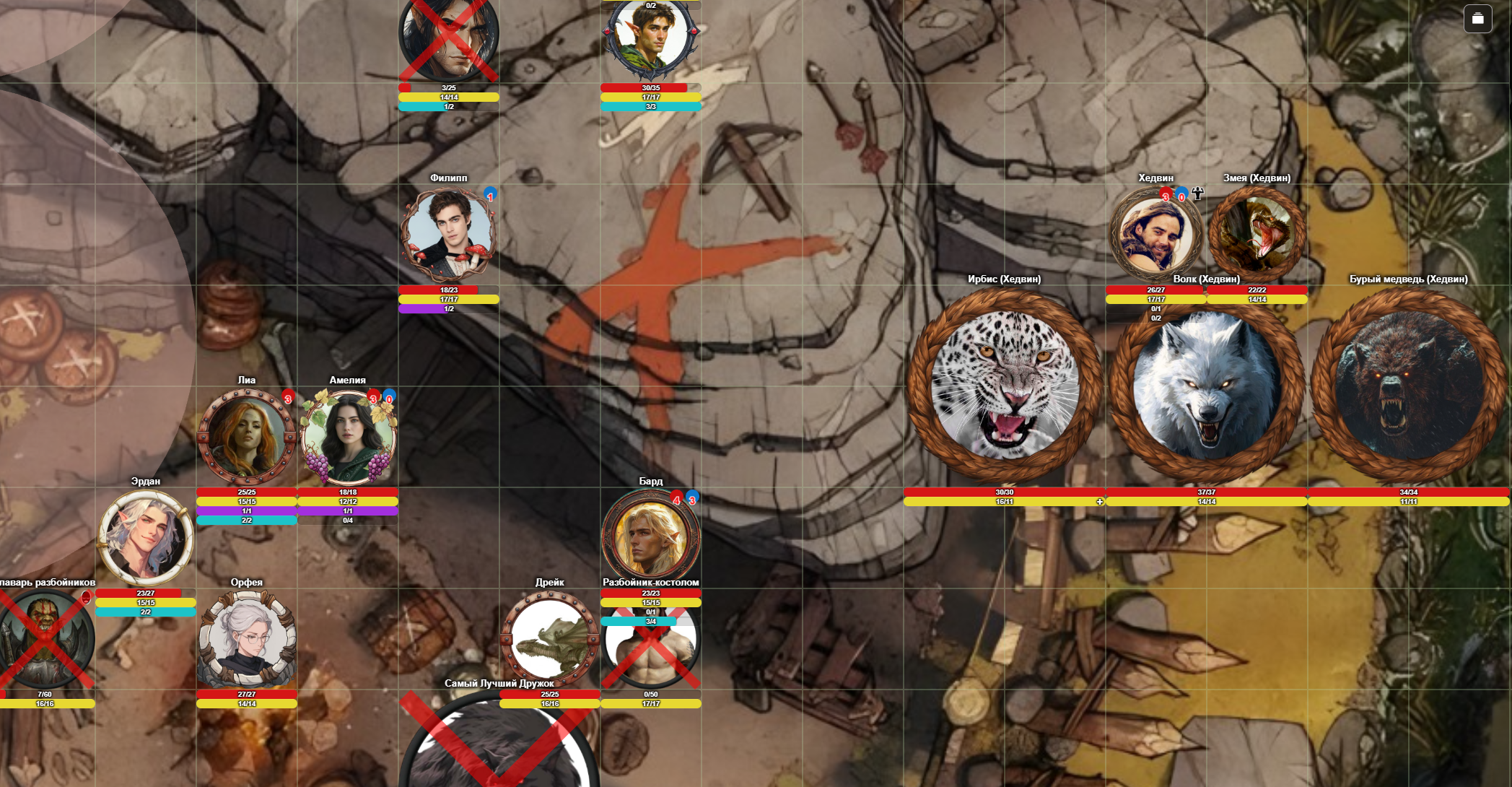Image resolution: width=1512 pixels, height=787 pixels.
Task: Choose the Лиа red-haired token
Action: click(247, 437)
